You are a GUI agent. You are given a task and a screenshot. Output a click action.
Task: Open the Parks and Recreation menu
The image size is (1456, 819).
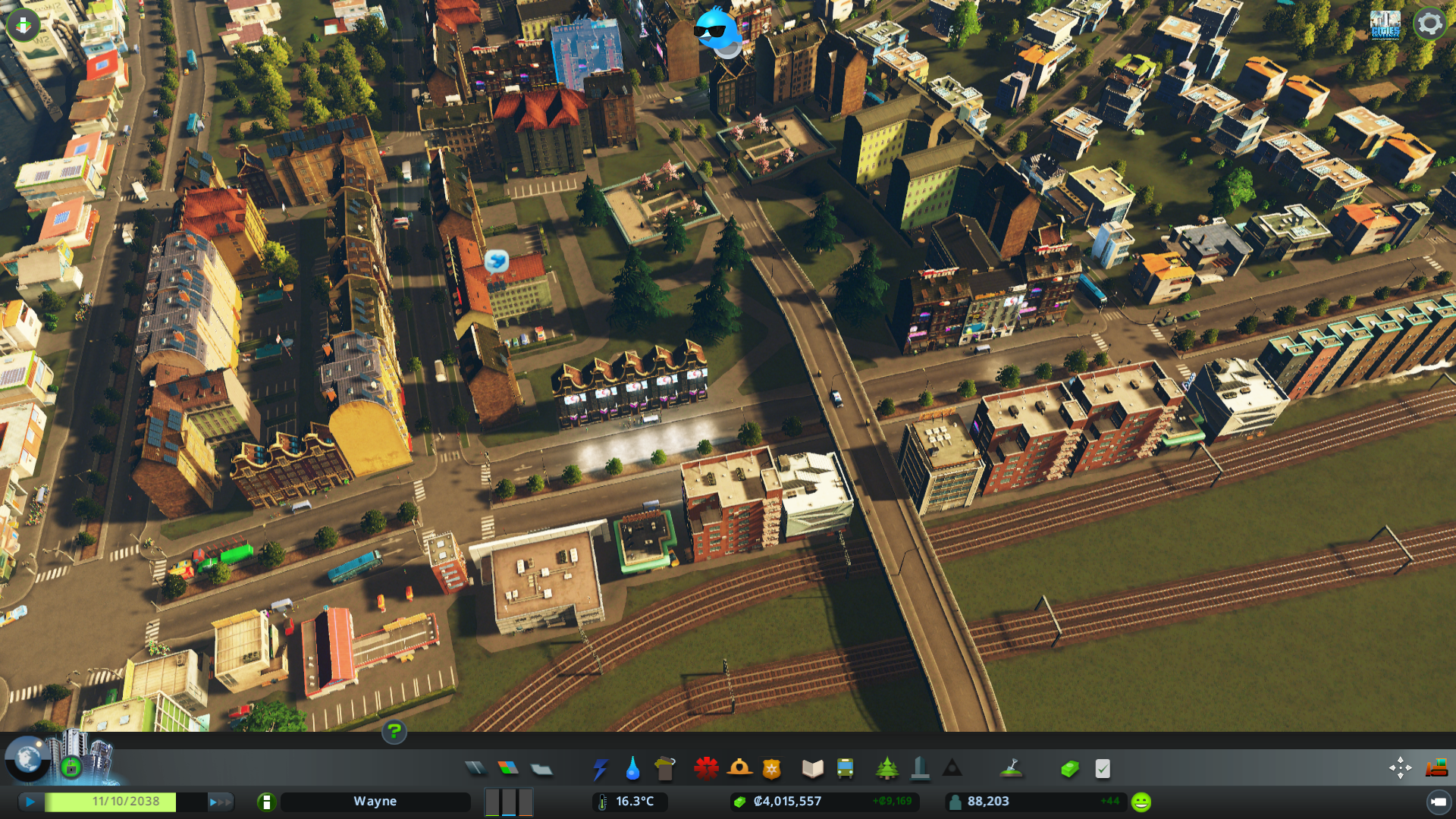click(888, 768)
